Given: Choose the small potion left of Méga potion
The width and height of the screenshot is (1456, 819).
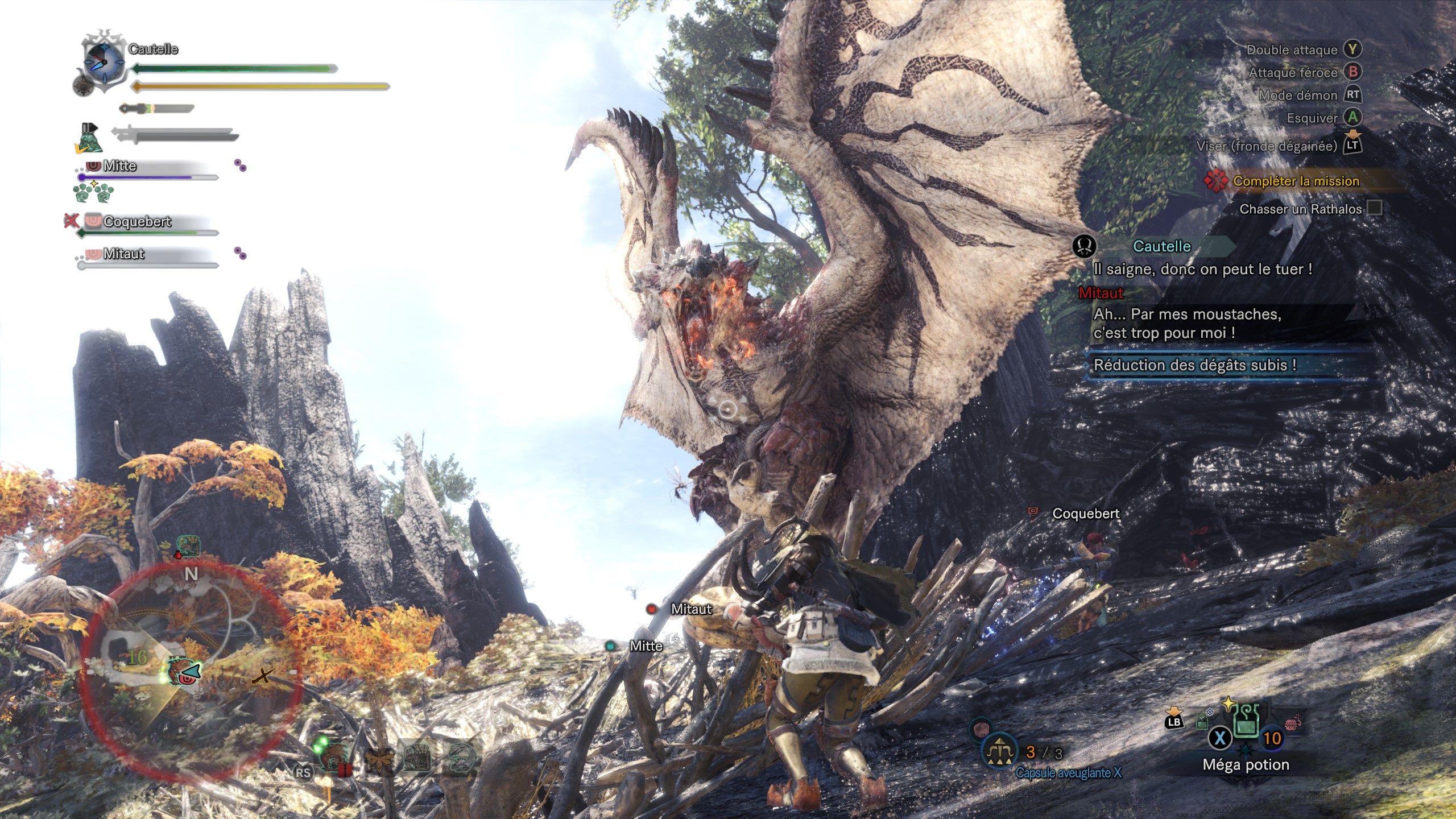Looking at the screenshot, I should [x=1202, y=722].
